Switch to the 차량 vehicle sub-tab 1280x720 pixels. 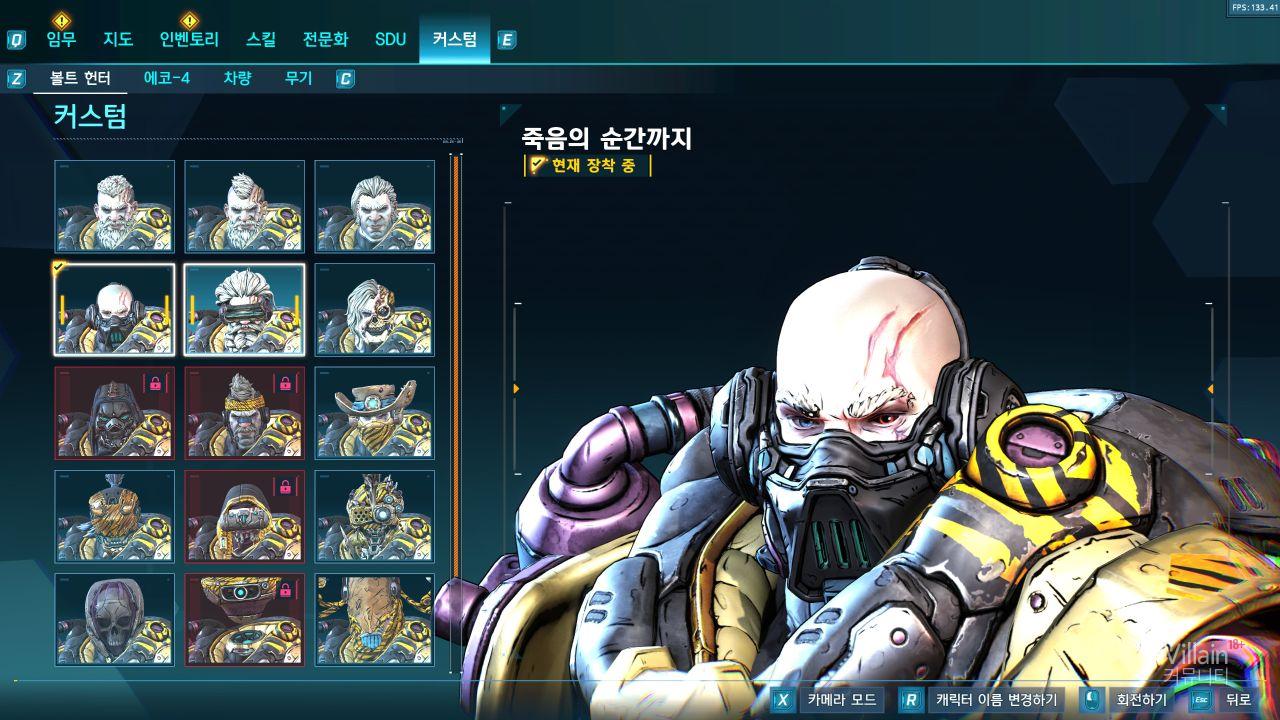[x=237, y=78]
